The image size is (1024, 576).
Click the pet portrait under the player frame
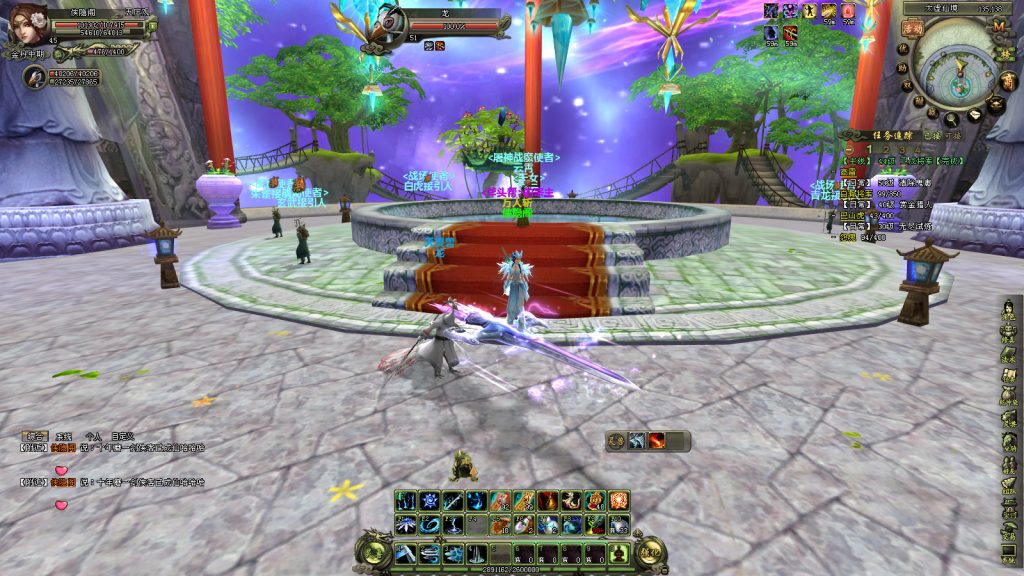pos(34,76)
